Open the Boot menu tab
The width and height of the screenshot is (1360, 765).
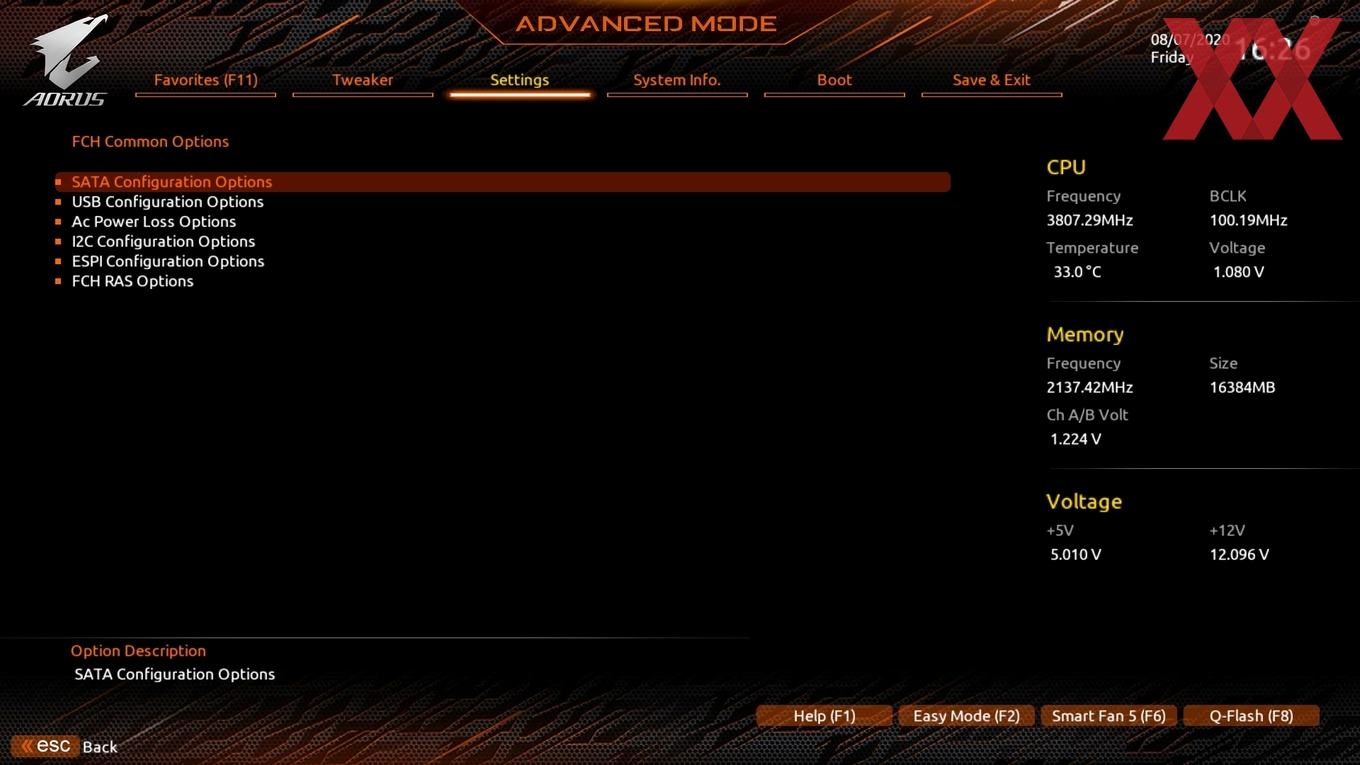[834, 80]
